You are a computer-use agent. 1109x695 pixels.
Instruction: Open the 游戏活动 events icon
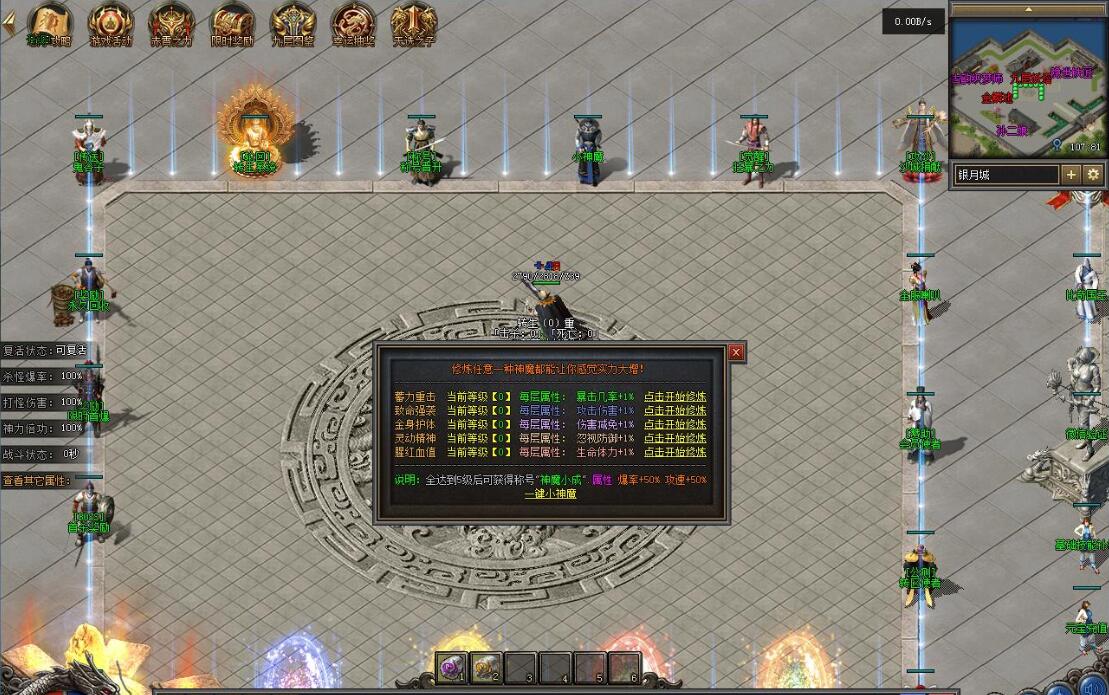pyautogui.click(x=110, y=24)
